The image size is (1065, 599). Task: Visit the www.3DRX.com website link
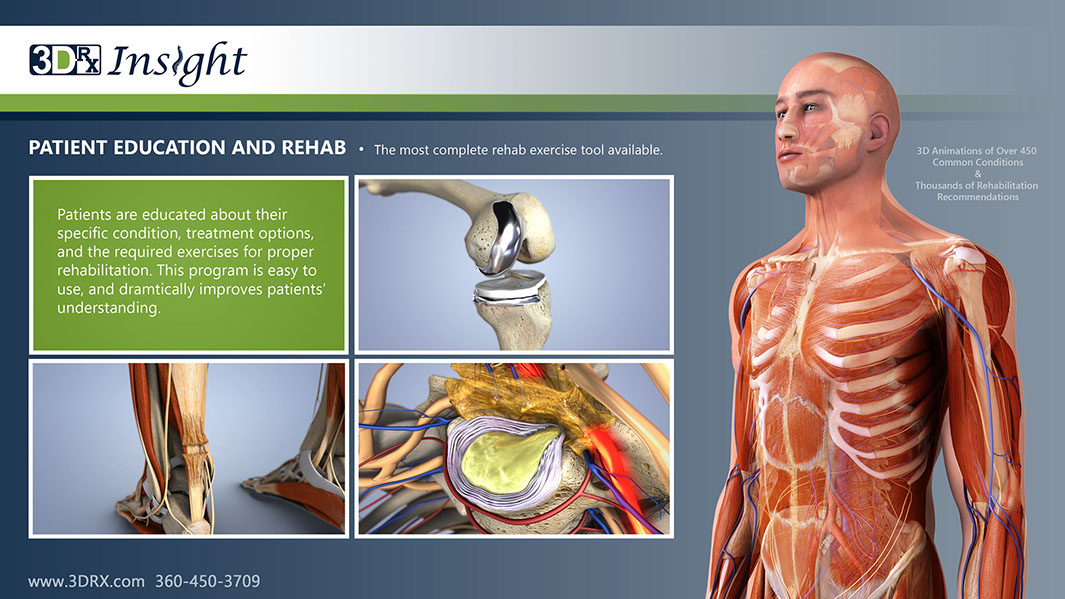tap(87, 581)
